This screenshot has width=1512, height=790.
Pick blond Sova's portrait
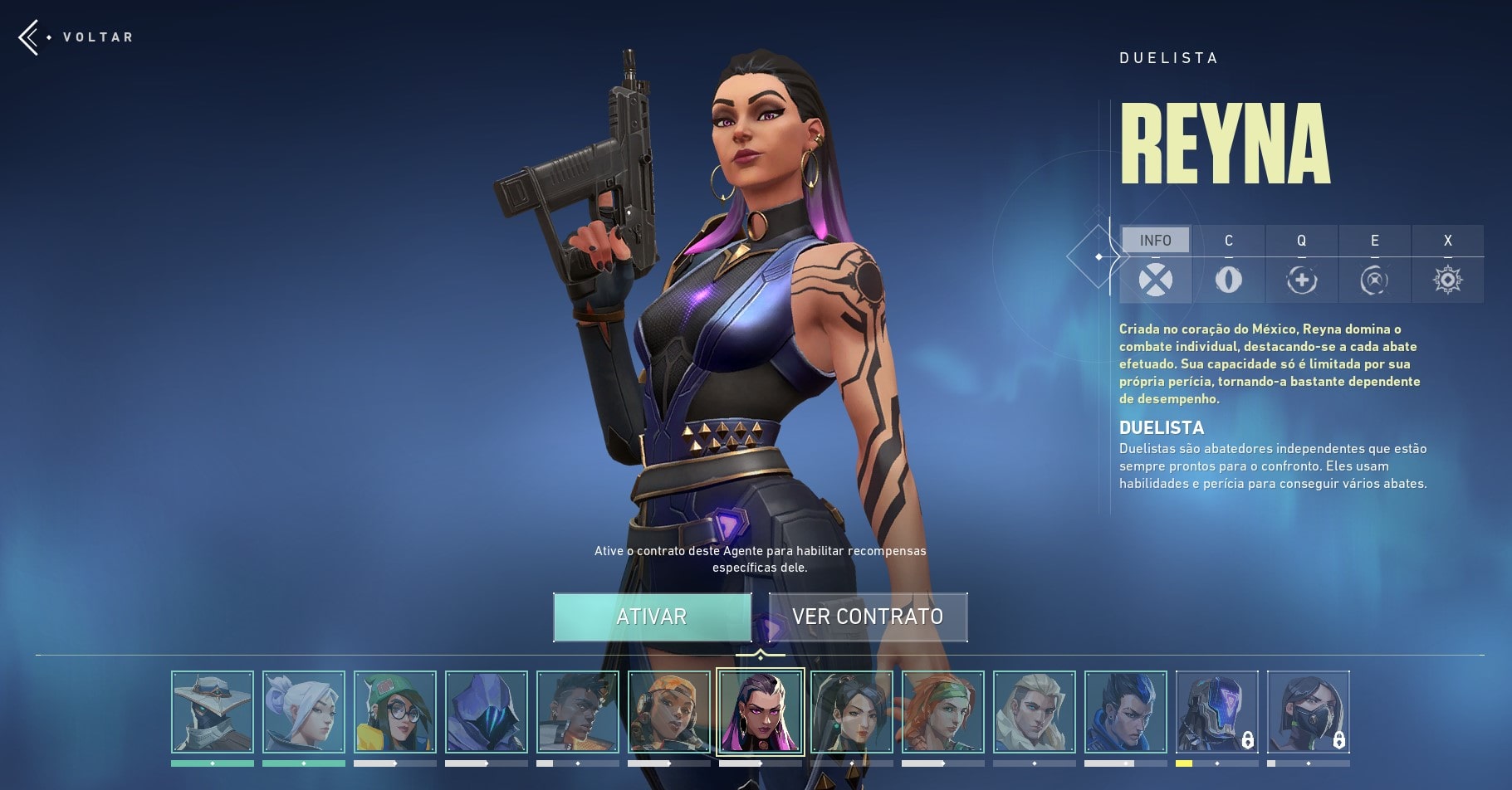tap(1035, 712)
